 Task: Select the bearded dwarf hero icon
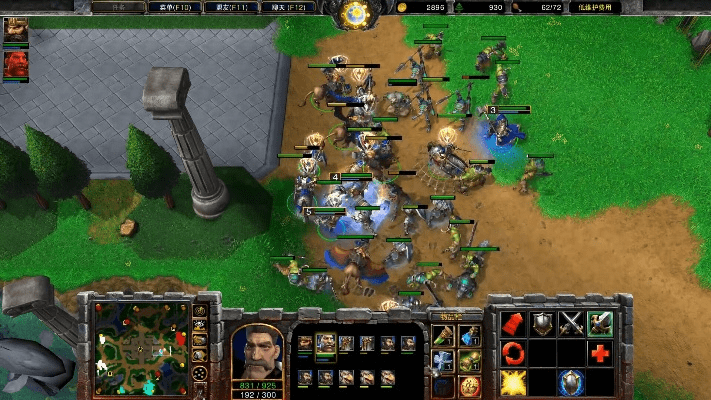click(16, 31)
